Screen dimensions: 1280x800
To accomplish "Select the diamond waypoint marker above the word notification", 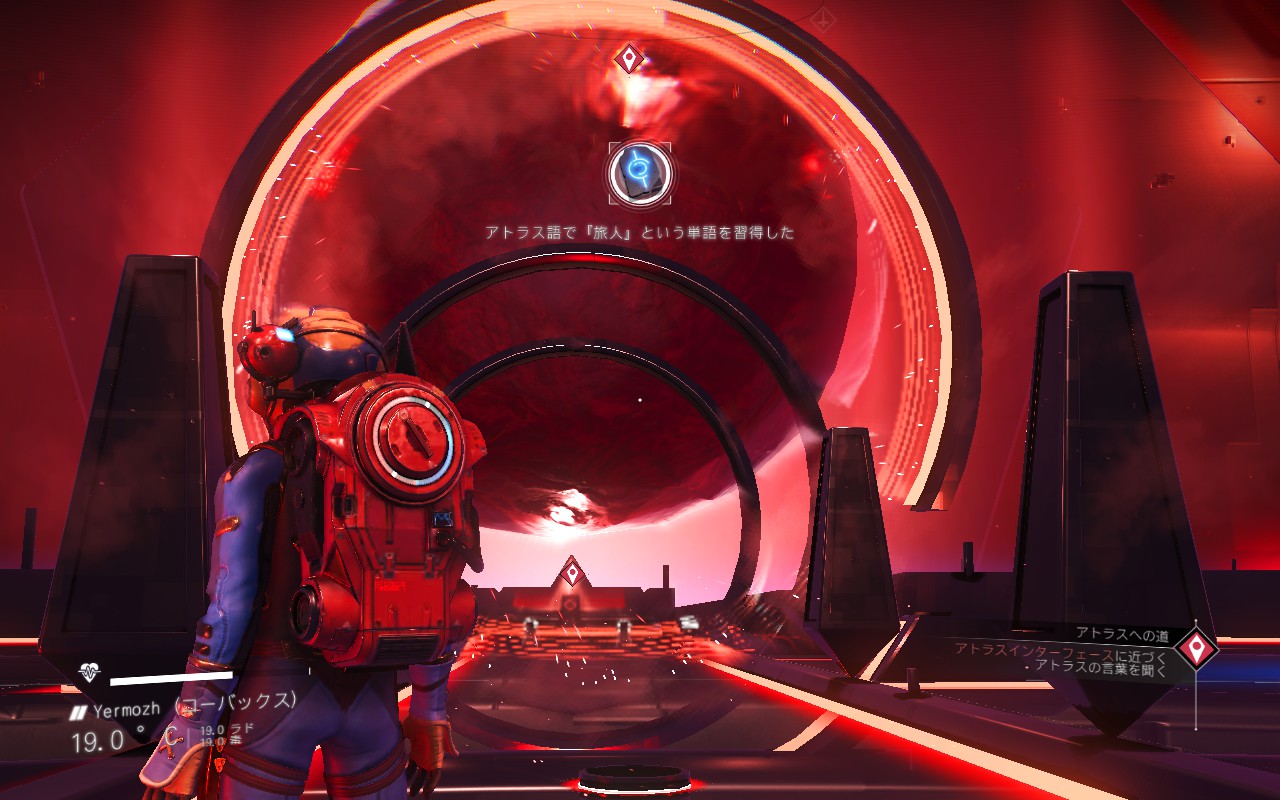I will click(x=628, y=59).
